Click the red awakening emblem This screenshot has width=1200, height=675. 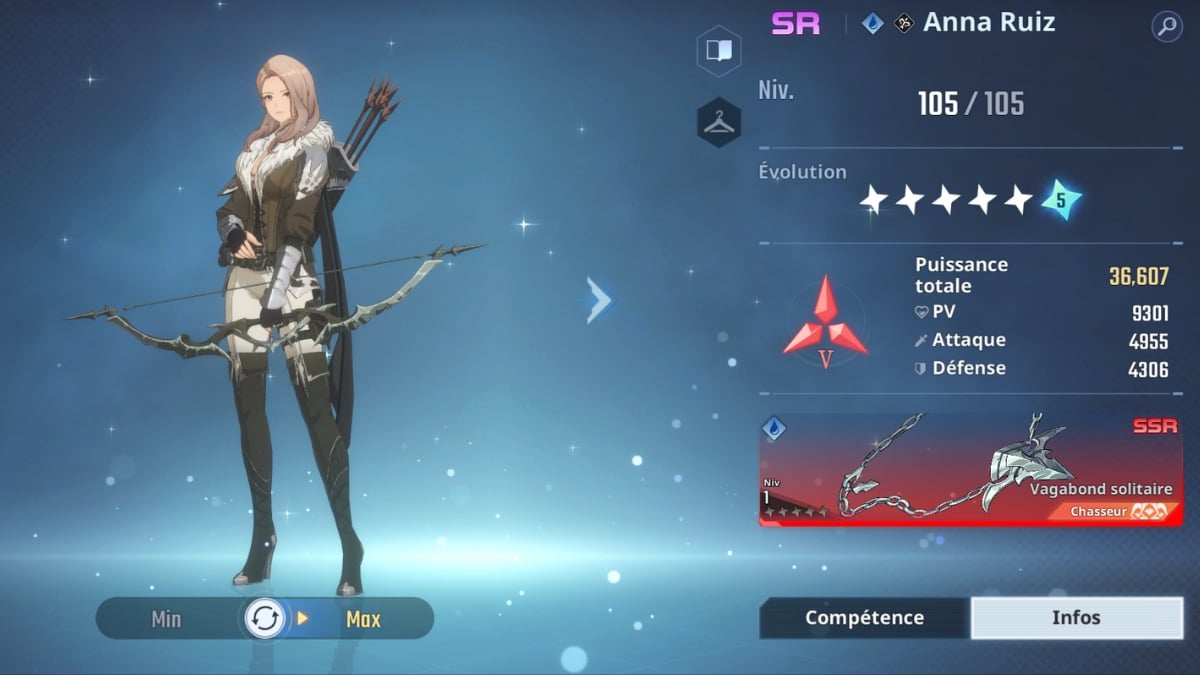[825, 323]
